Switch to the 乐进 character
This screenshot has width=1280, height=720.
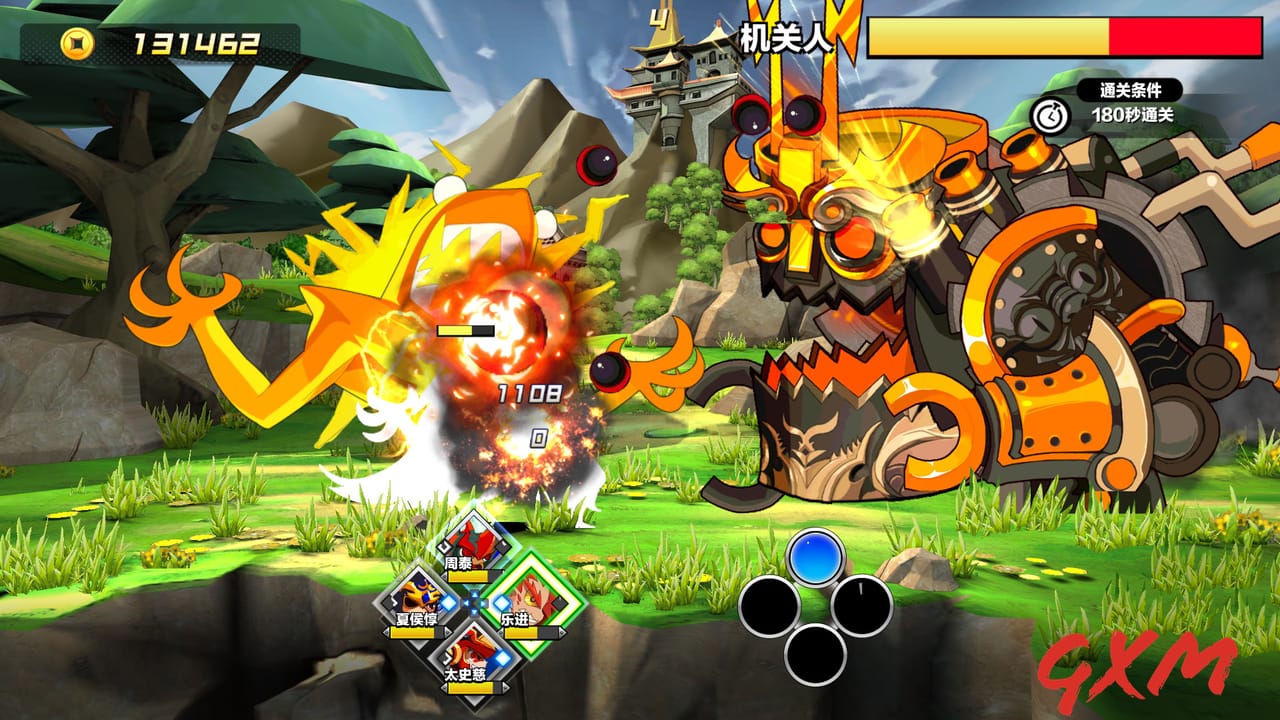point(534,598)
